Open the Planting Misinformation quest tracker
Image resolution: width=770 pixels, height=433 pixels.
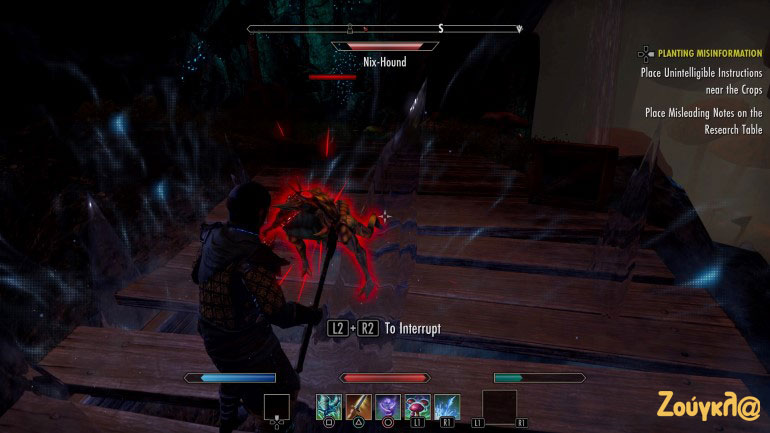point(699,51)
